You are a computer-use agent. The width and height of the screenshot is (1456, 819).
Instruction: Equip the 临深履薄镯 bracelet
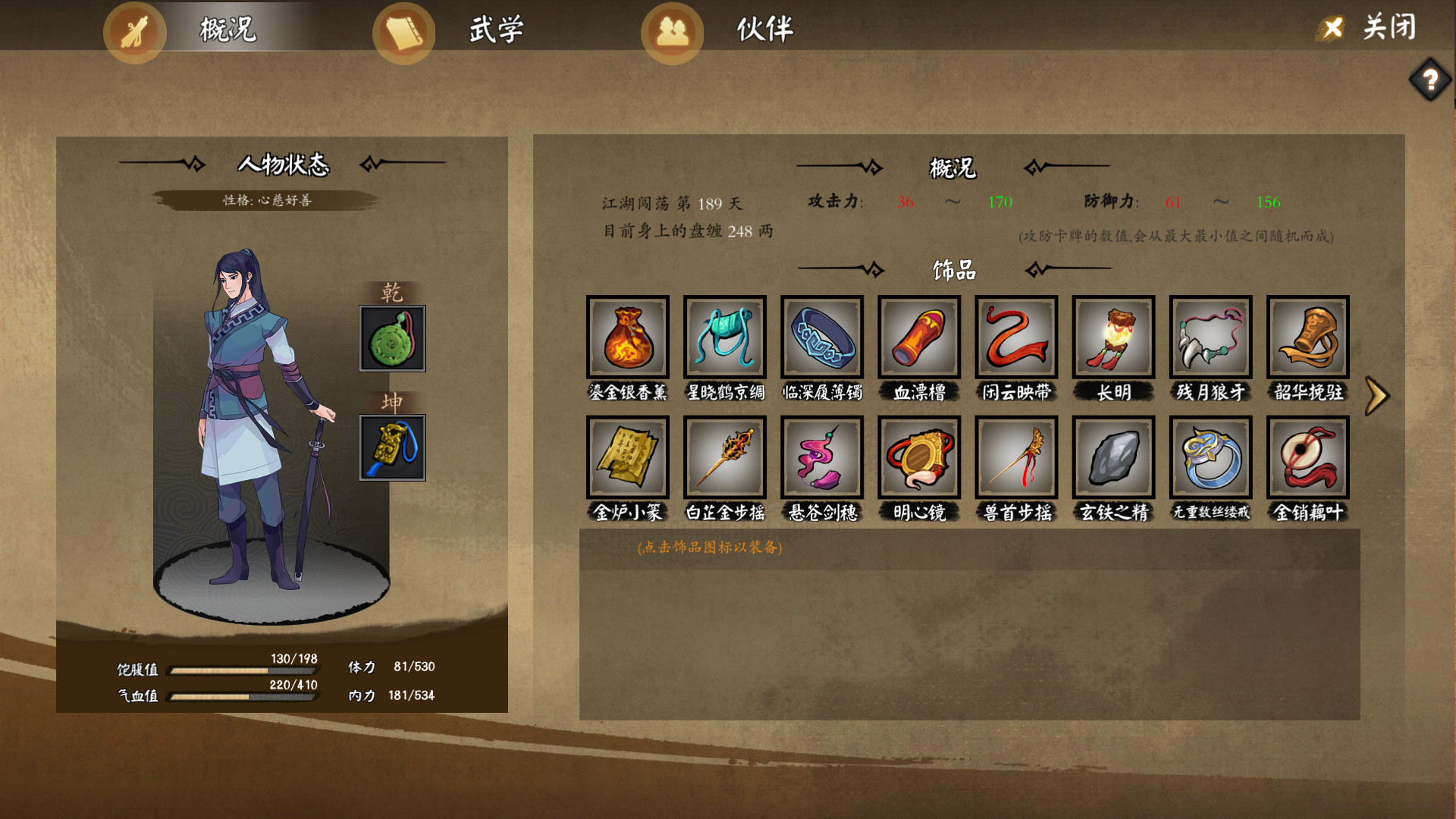pos(822,337)
